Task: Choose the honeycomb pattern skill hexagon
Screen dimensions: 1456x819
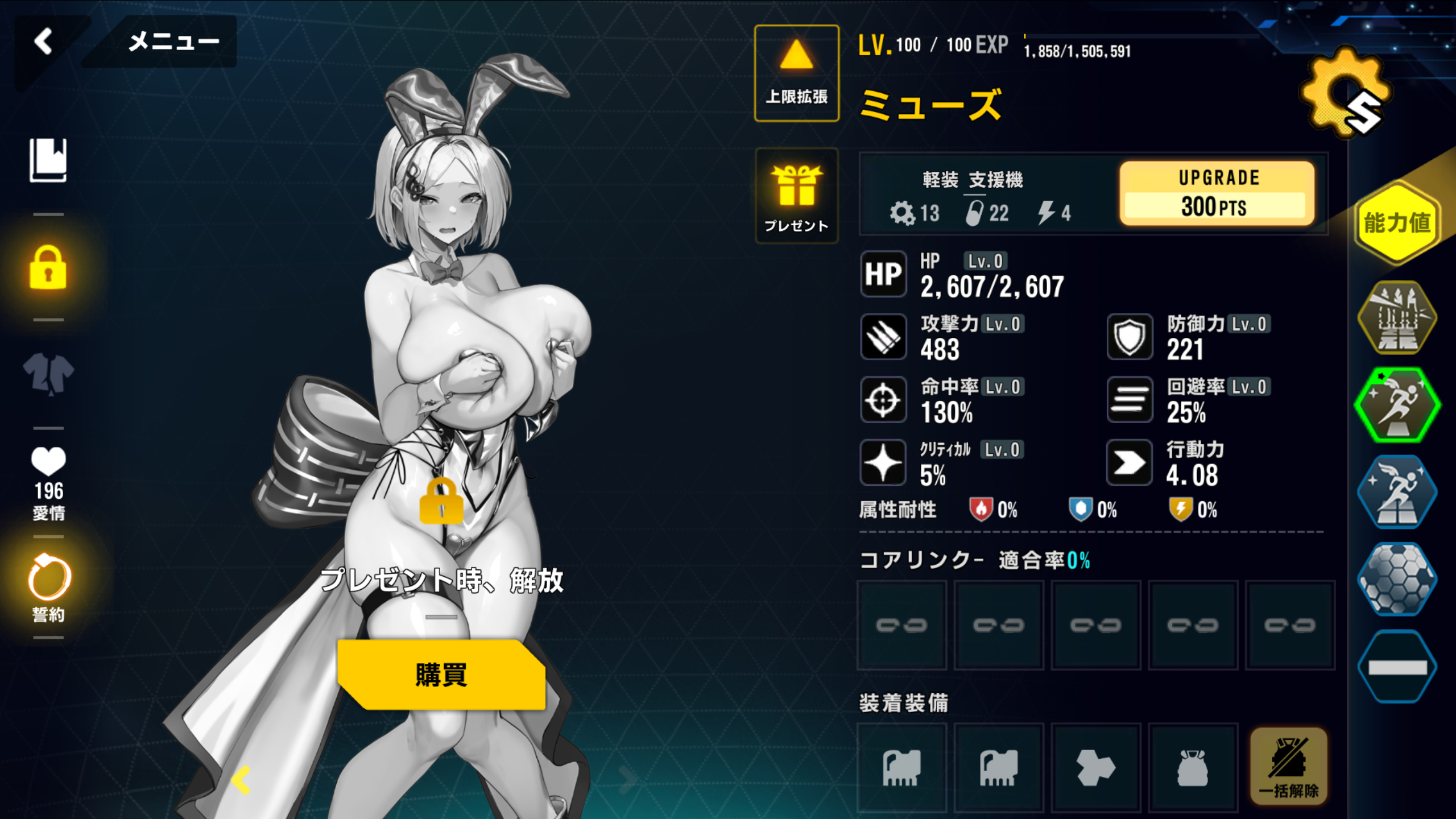Action: tap(1397, 579)
